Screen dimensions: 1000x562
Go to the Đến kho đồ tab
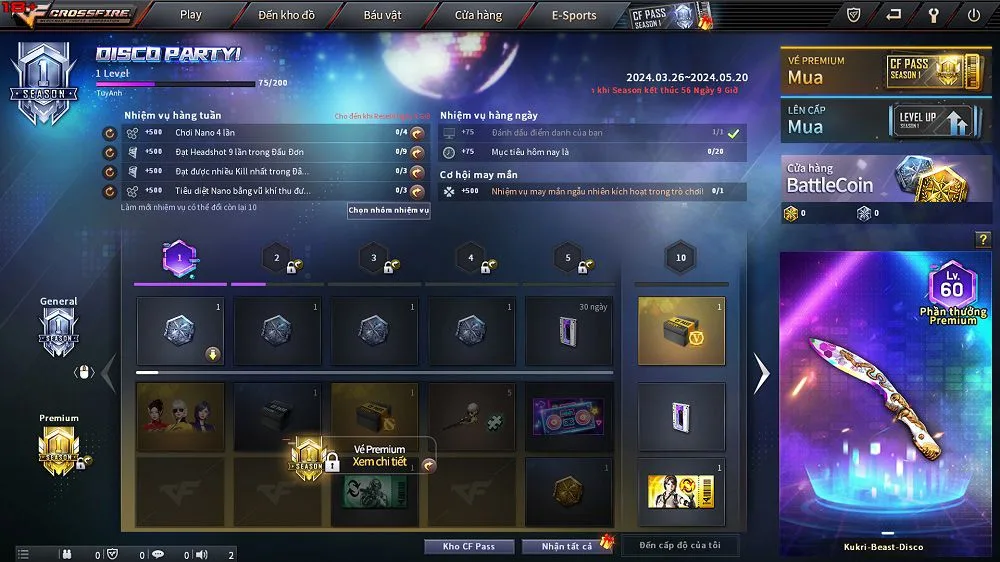286,15
